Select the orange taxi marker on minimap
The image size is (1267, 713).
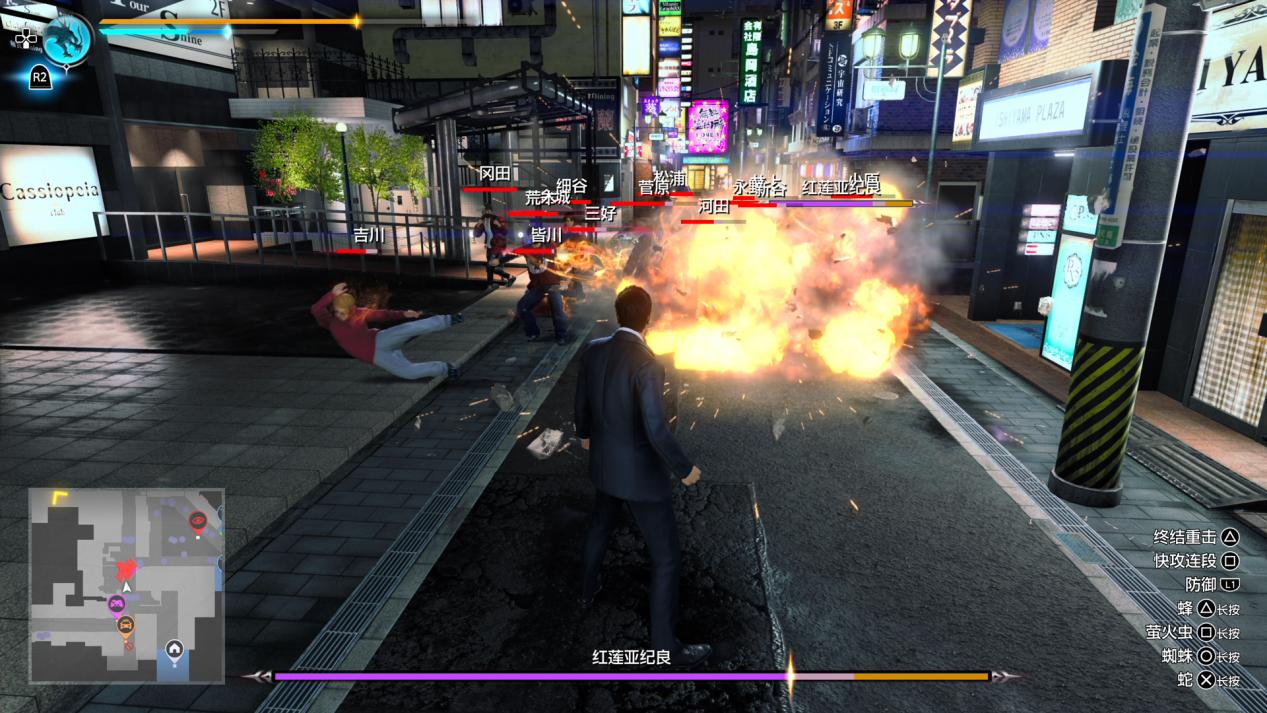(126, 627)
